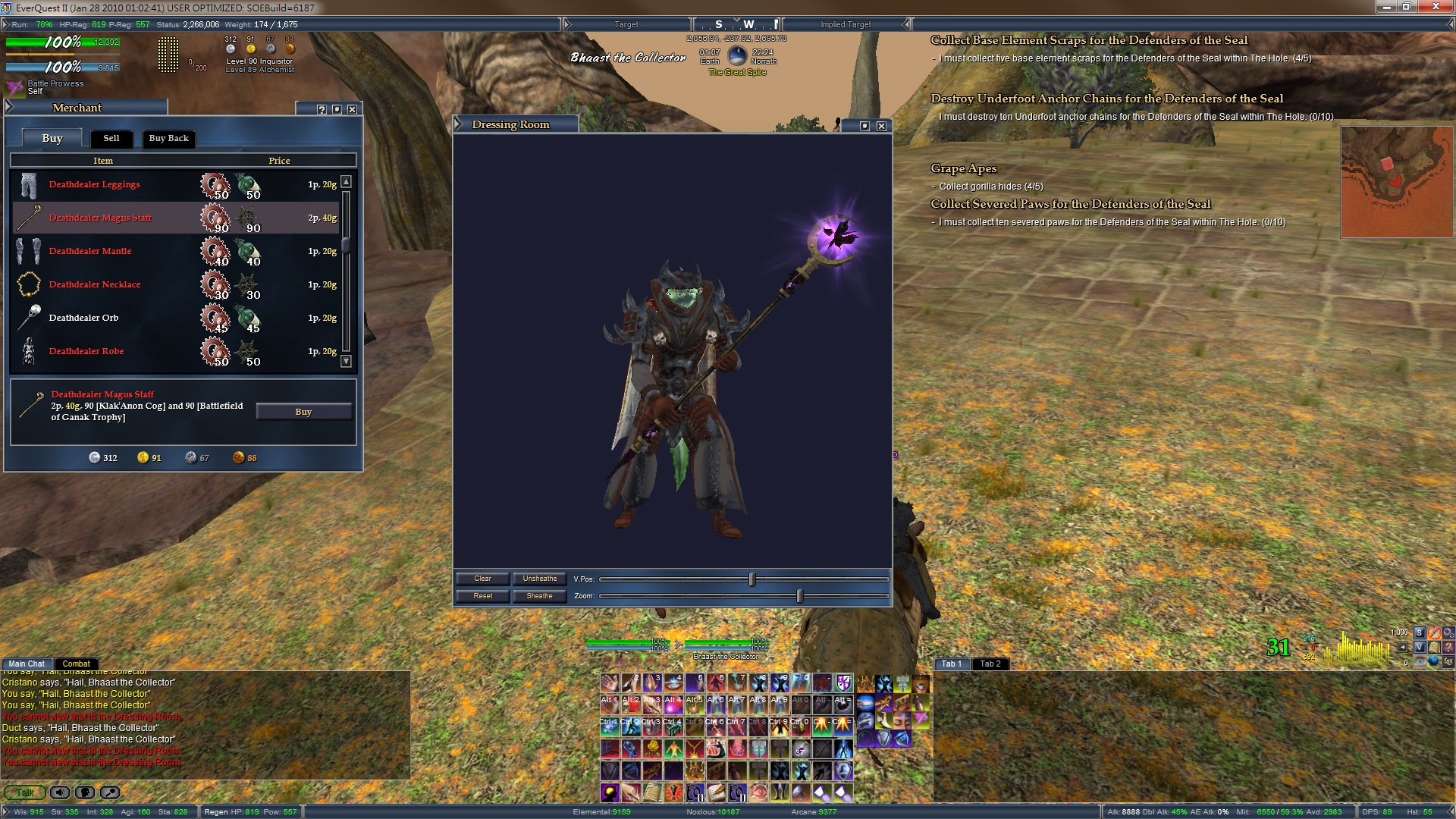
Task: Clear the Dressing Room preview
Action: tap(482, 579)
